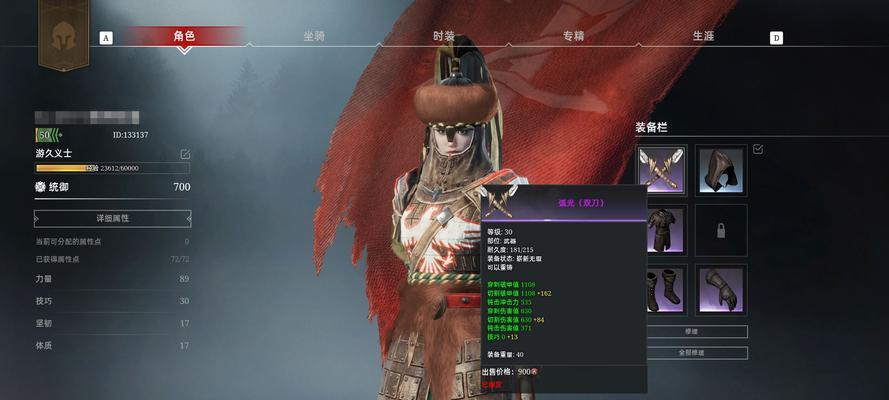The width and height of the screenshot is (889, 400).
Task: Select the dual blades weapon slot
Action: [661, 170]
